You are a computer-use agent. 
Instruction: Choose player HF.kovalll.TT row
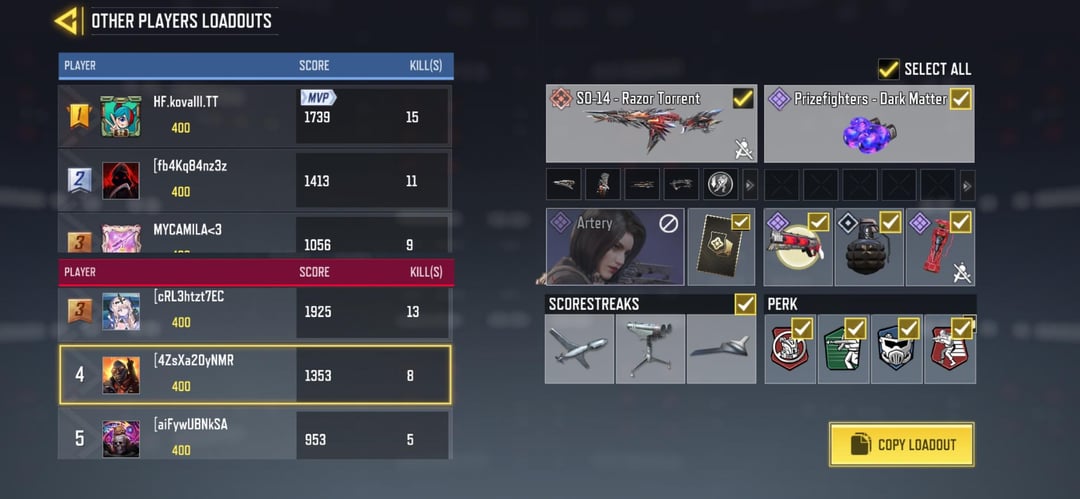pyautogui.click(x=255, y=116)
